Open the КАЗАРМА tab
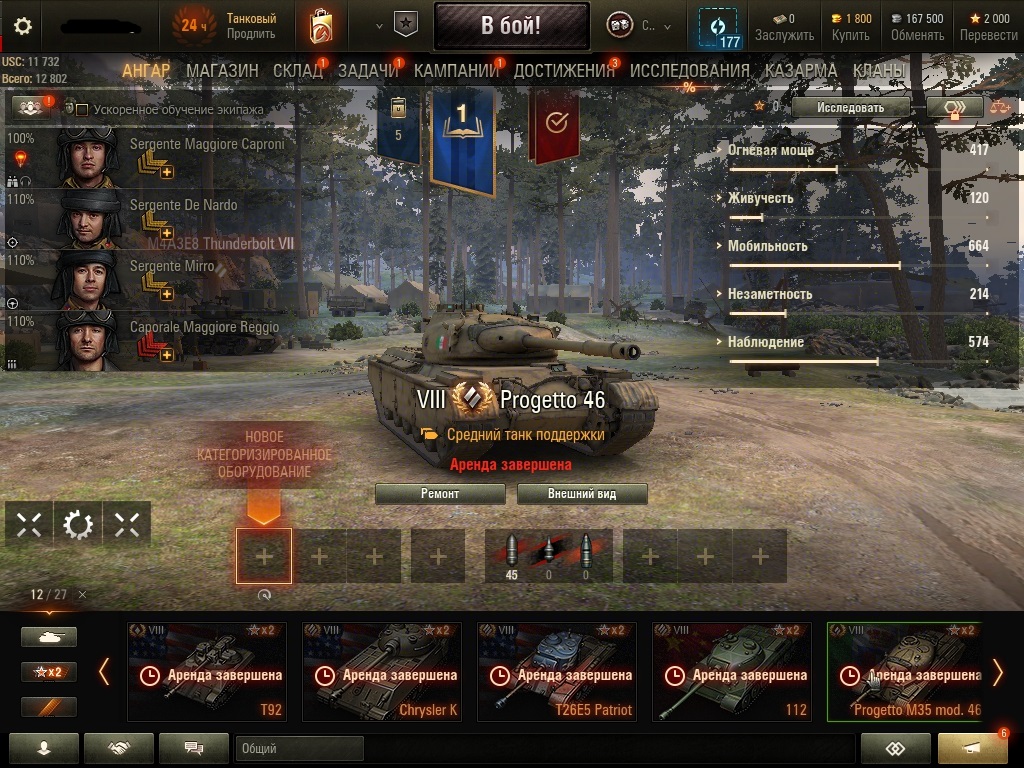Viewport: 1024px width, 768px height. point(801,71)
